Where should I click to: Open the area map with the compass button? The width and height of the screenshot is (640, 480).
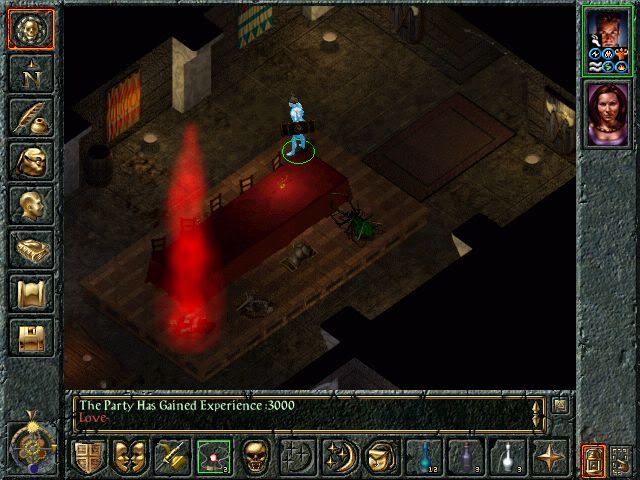pyautogui.click(x=31, y=73)
